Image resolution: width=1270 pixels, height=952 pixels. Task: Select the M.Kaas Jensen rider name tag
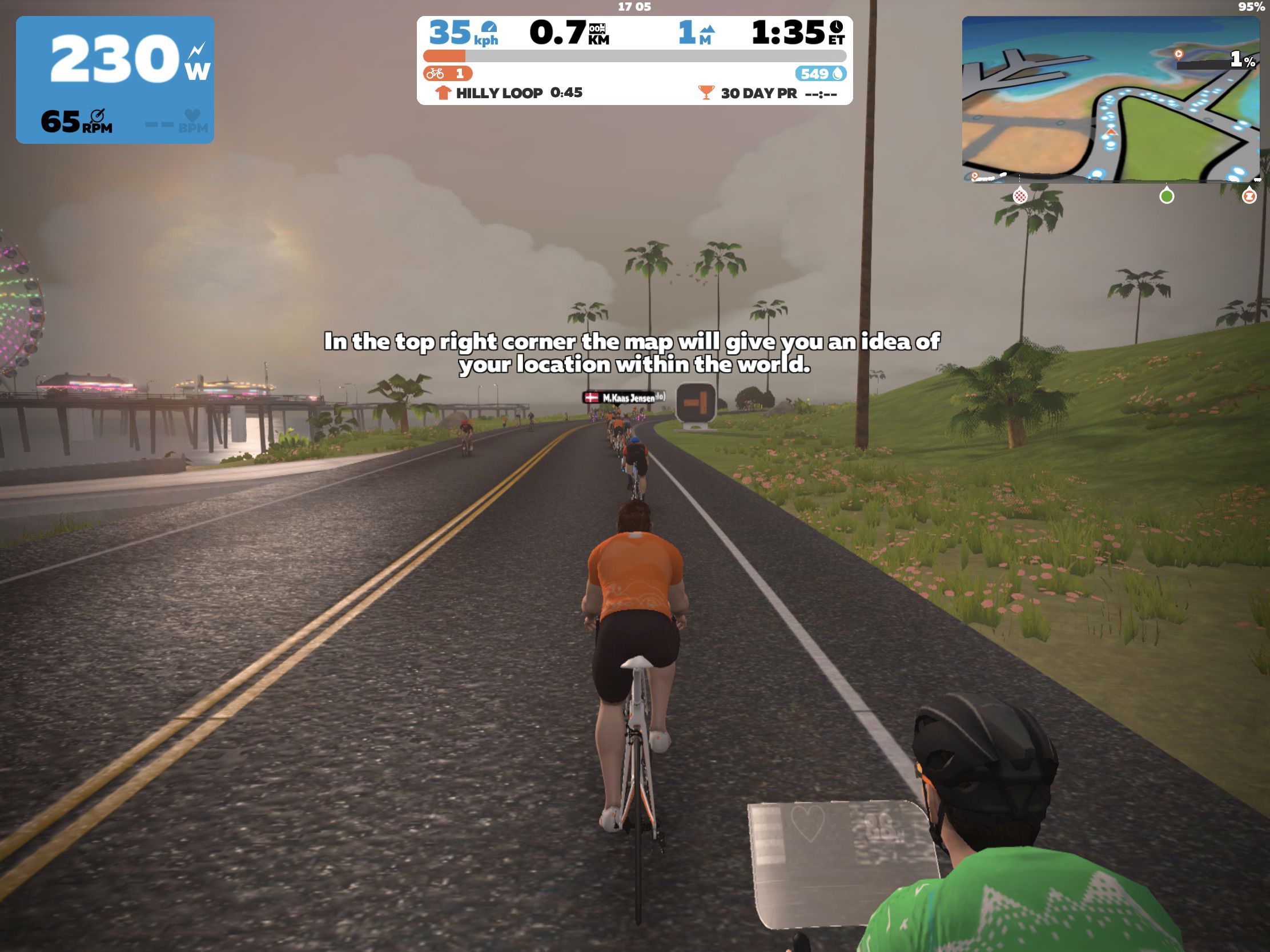pos(622,398)
